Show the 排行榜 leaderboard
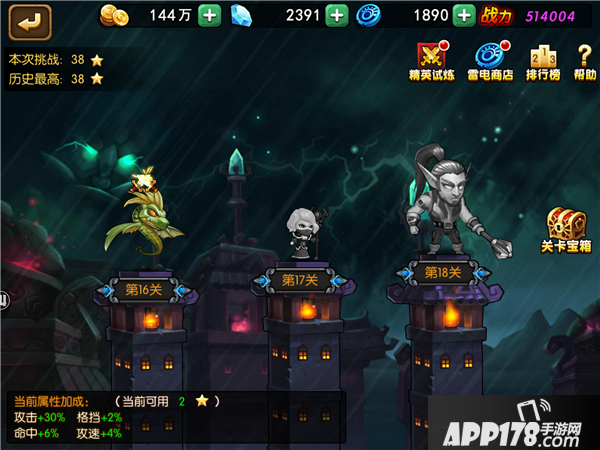This screenshot has width=600, height=450. pyautogui.click(x=542, y=62)
